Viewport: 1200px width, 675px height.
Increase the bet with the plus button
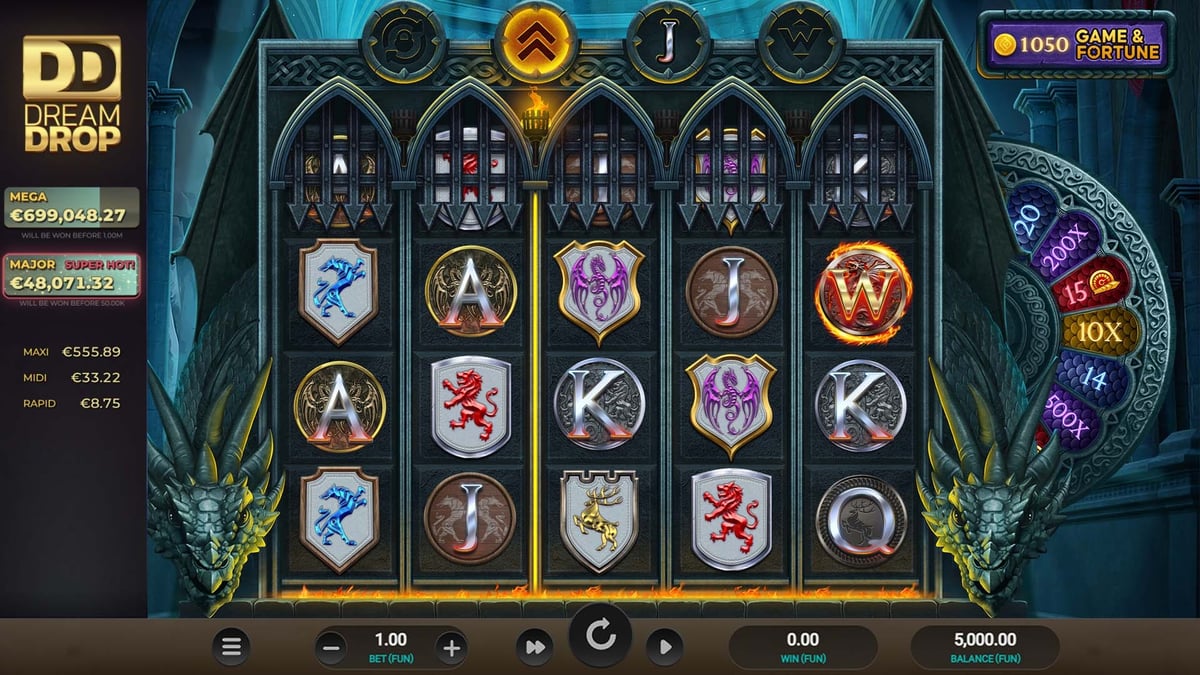click(451, 648)
